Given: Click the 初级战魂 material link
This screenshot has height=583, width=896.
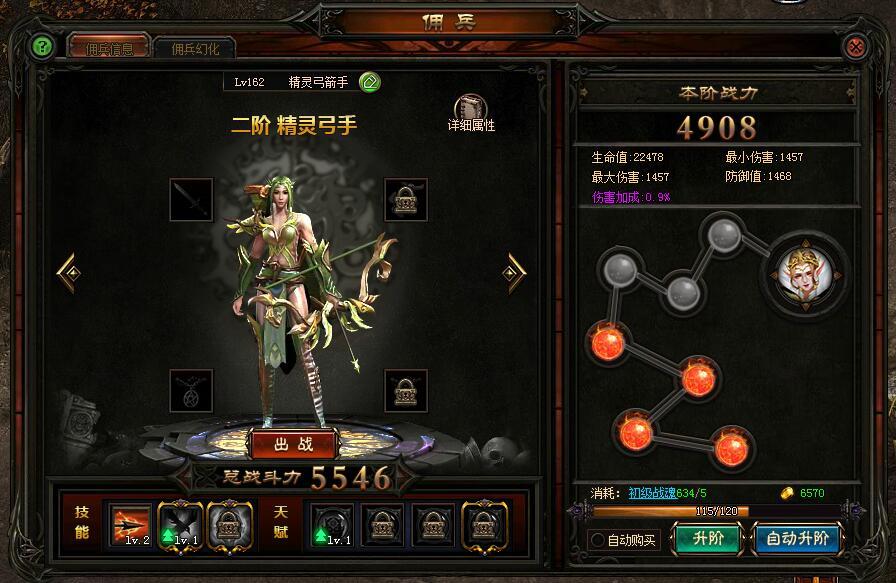Looking at the screenshot, I should pos(654,492).
